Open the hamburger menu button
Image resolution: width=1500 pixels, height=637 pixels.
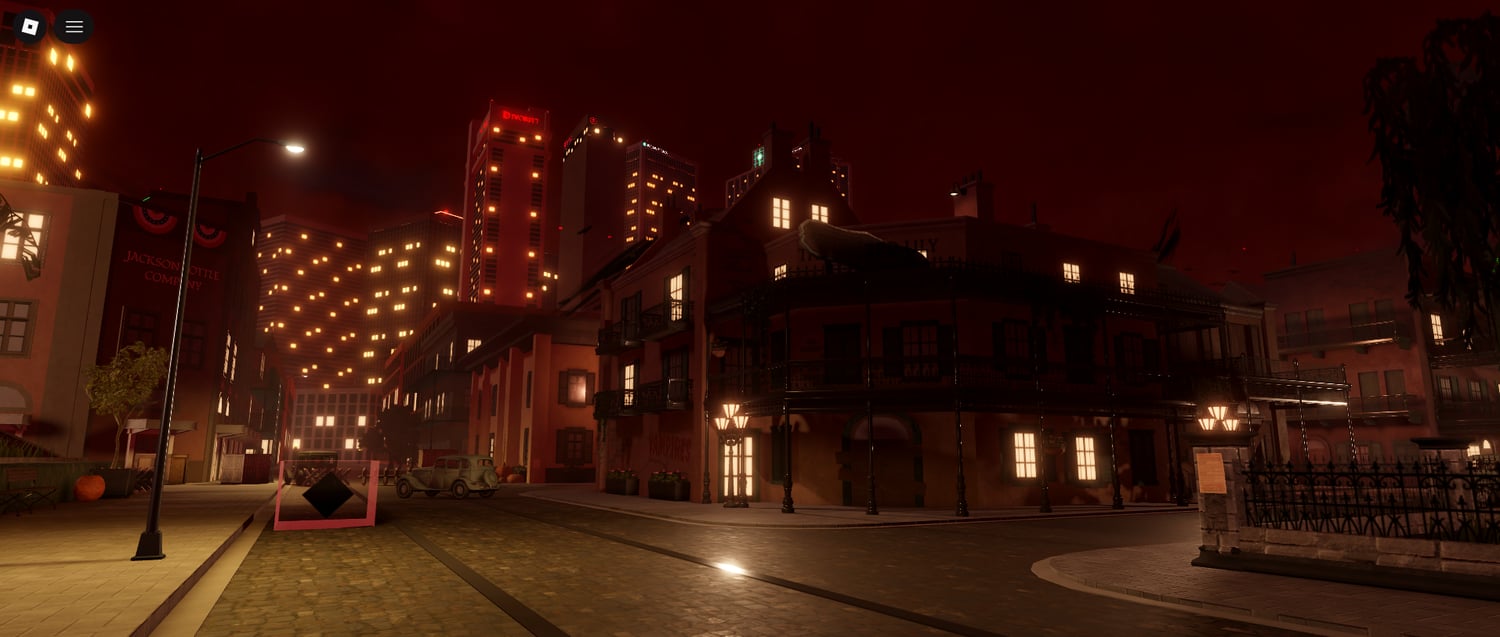(74, 27)
